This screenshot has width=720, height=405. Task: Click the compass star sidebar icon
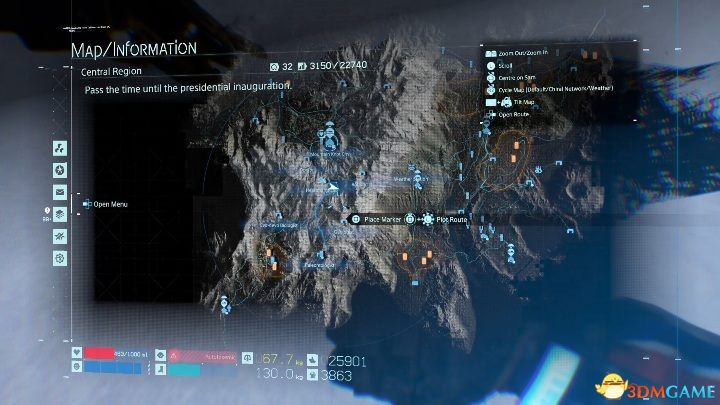[60, 170]
